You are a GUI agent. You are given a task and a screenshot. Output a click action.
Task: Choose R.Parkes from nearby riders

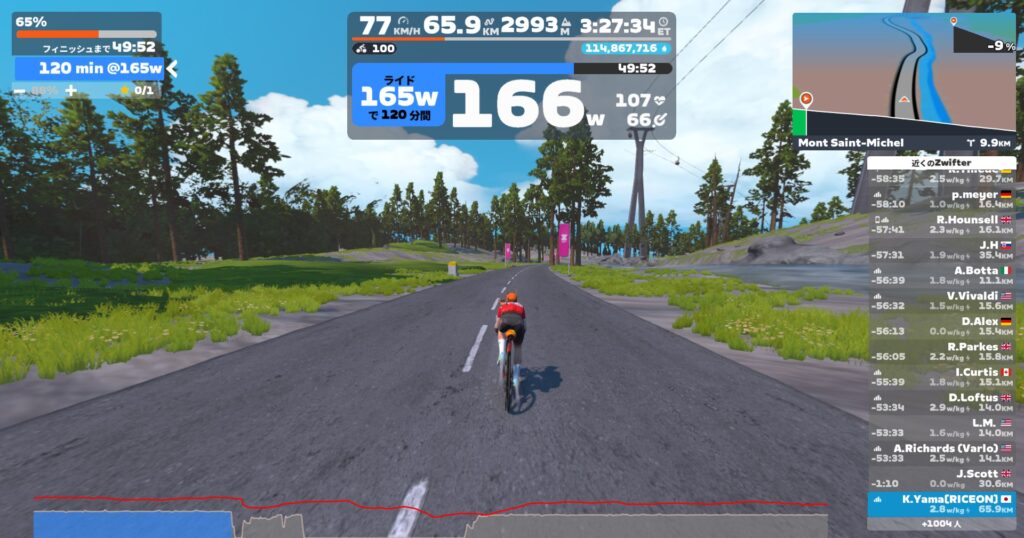click(940, 351)
